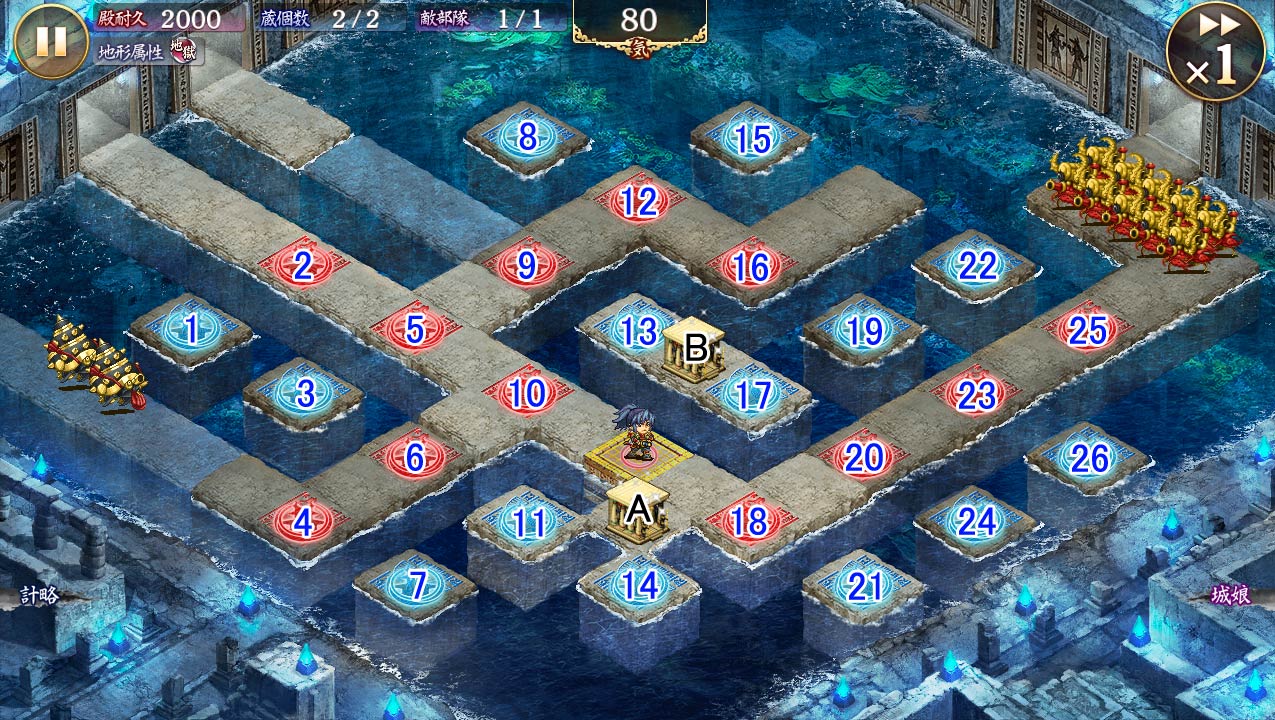1275x720 pixels.
Task: Open the 計略 stratagem panel
Action: pyautogui.click(x=40, y=596)
